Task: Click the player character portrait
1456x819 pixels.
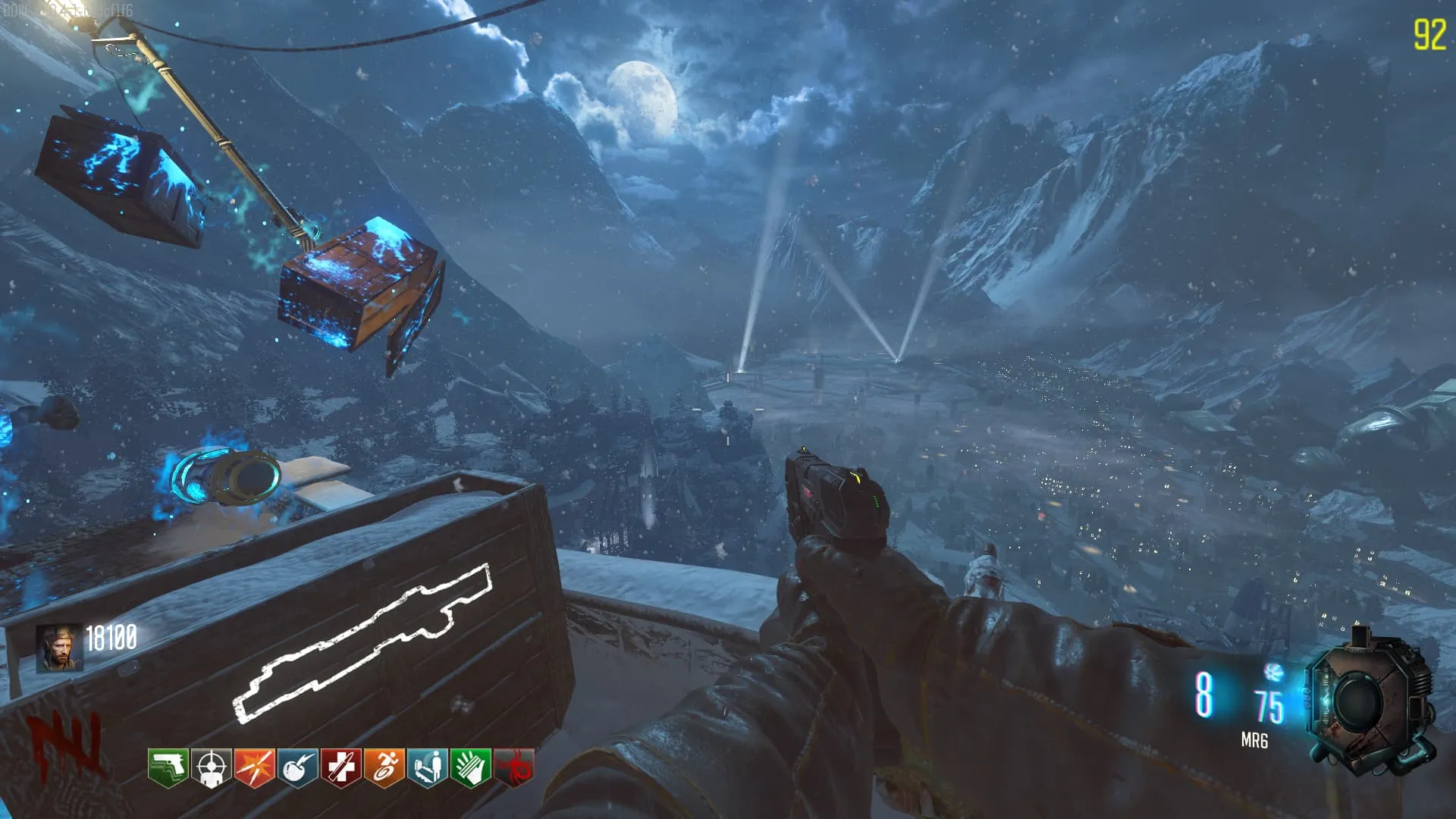Action: (x=60, y=648)
